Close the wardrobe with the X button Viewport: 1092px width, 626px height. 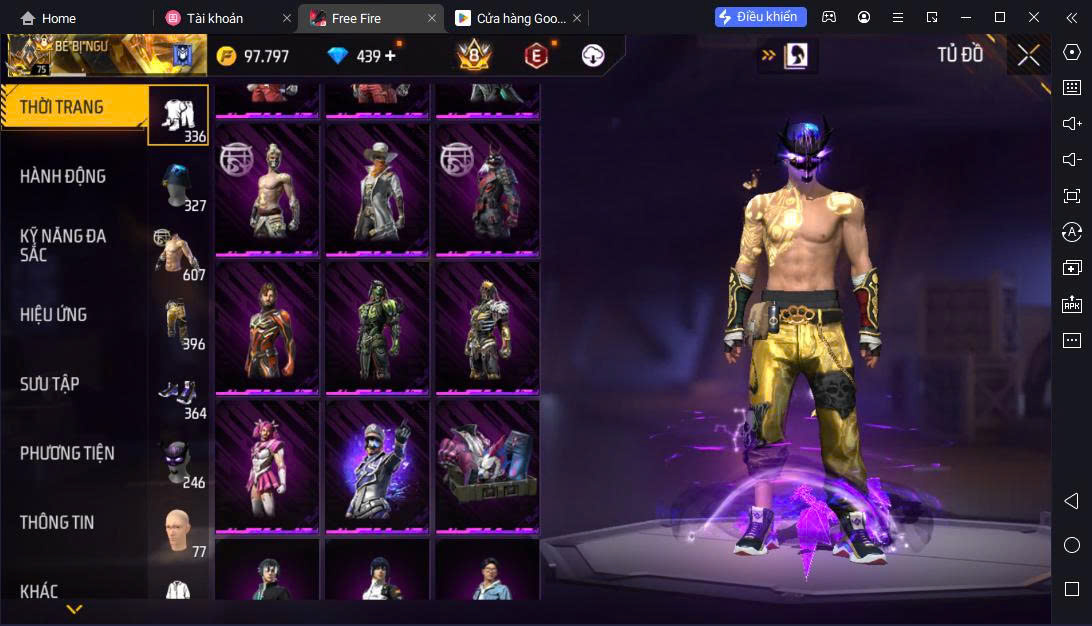click(x=1028, y=55)
